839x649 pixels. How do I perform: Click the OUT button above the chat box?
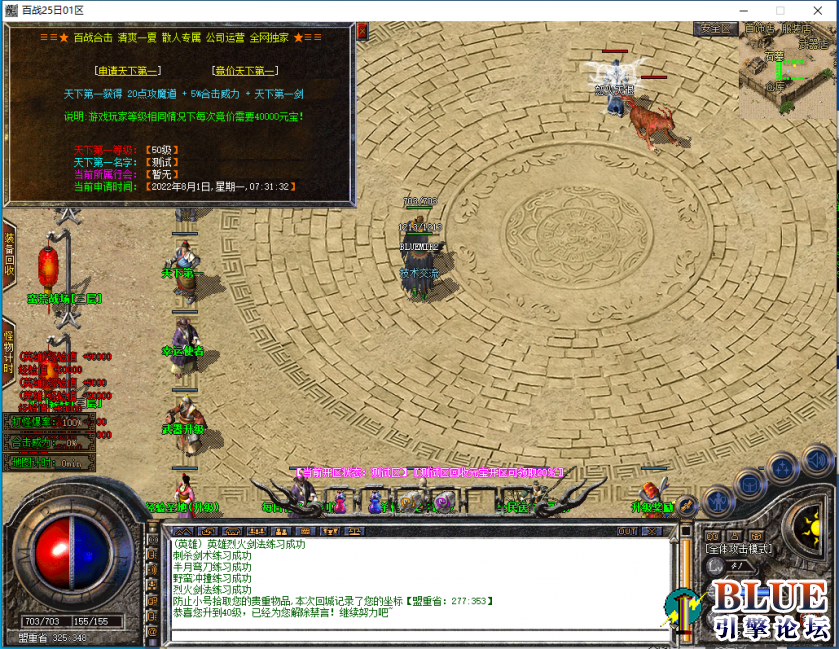627,532
